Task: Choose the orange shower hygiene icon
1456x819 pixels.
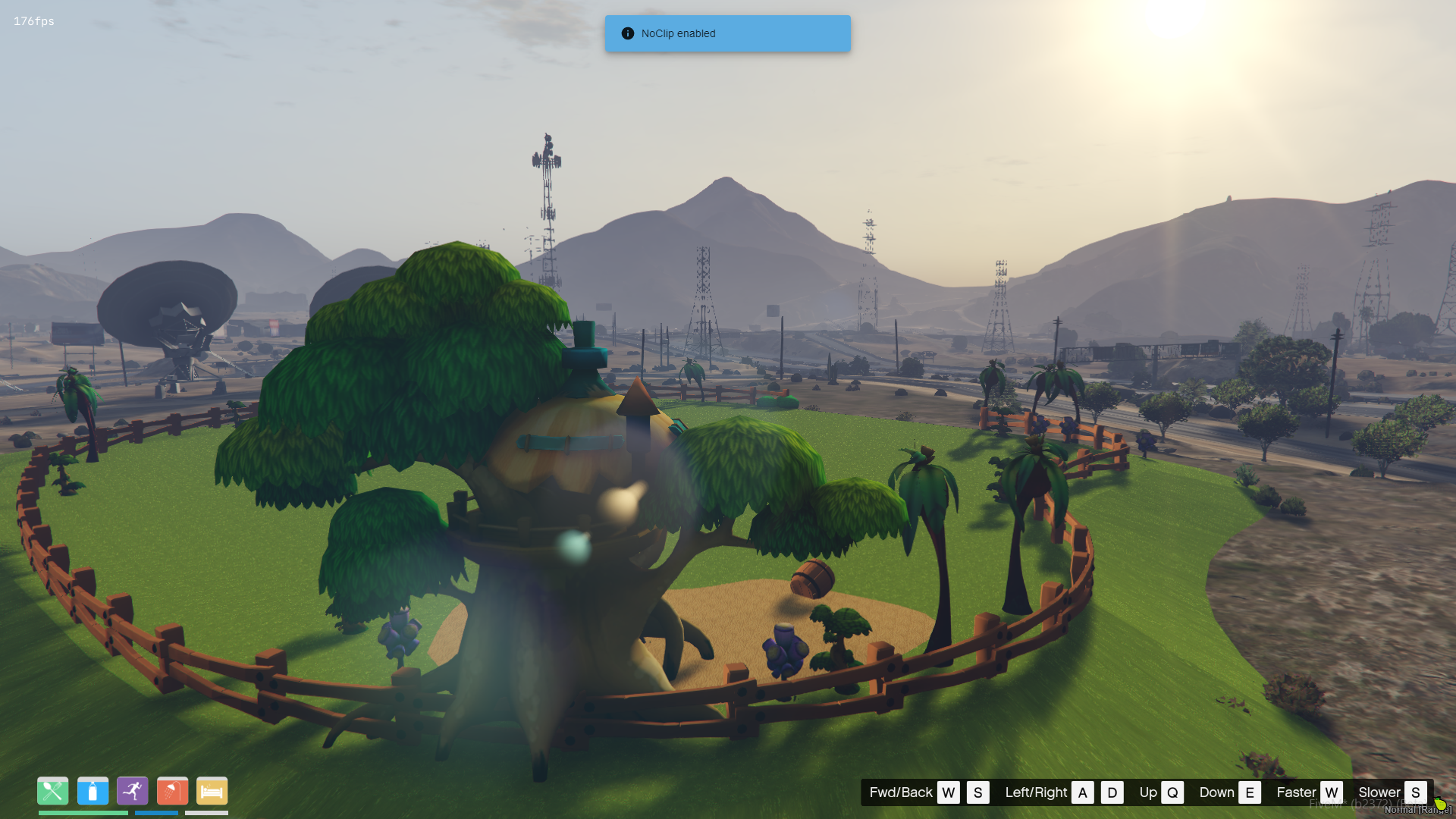Action: point(172,791)
